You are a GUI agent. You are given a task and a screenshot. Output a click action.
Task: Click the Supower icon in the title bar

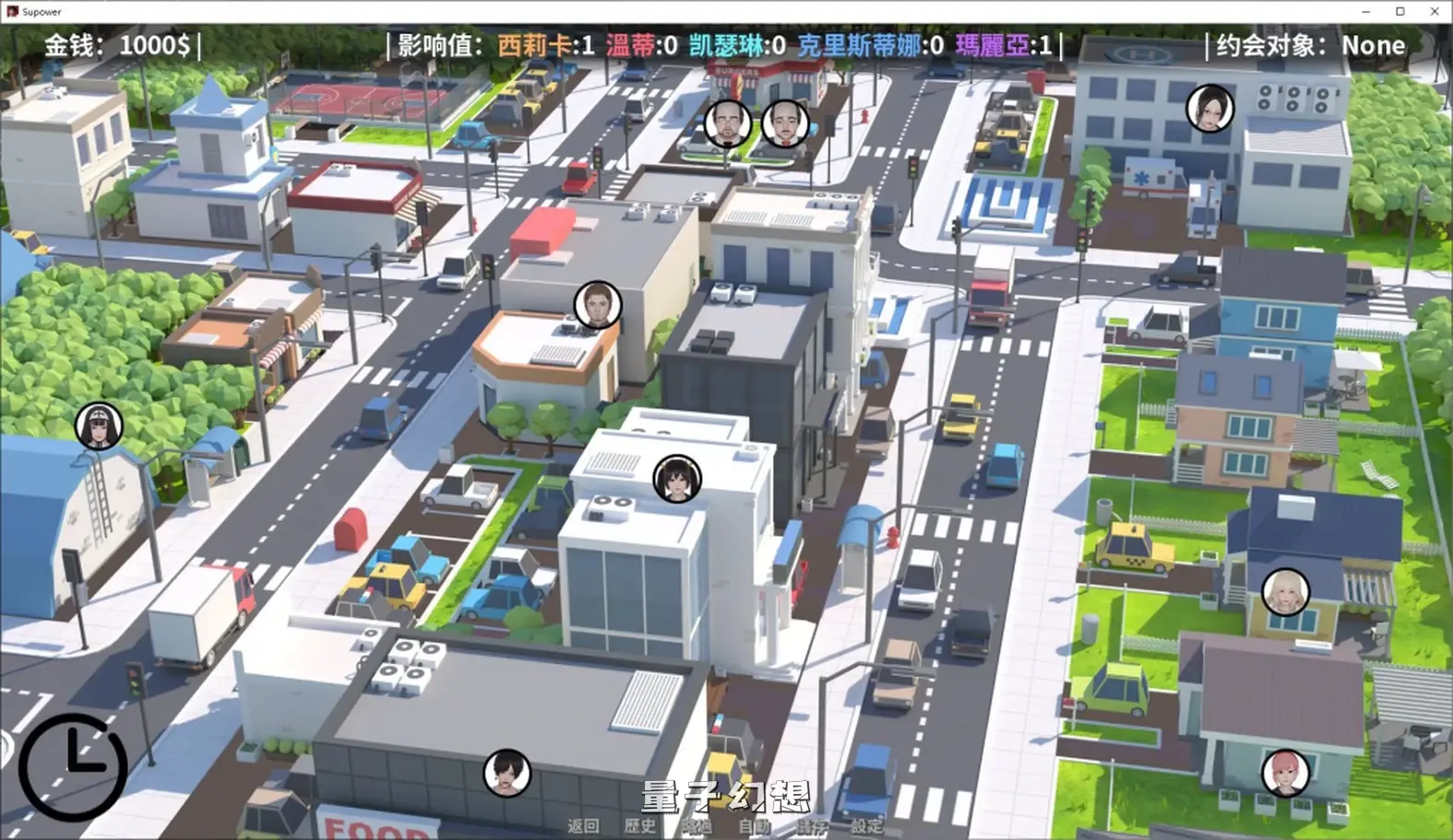12,12
